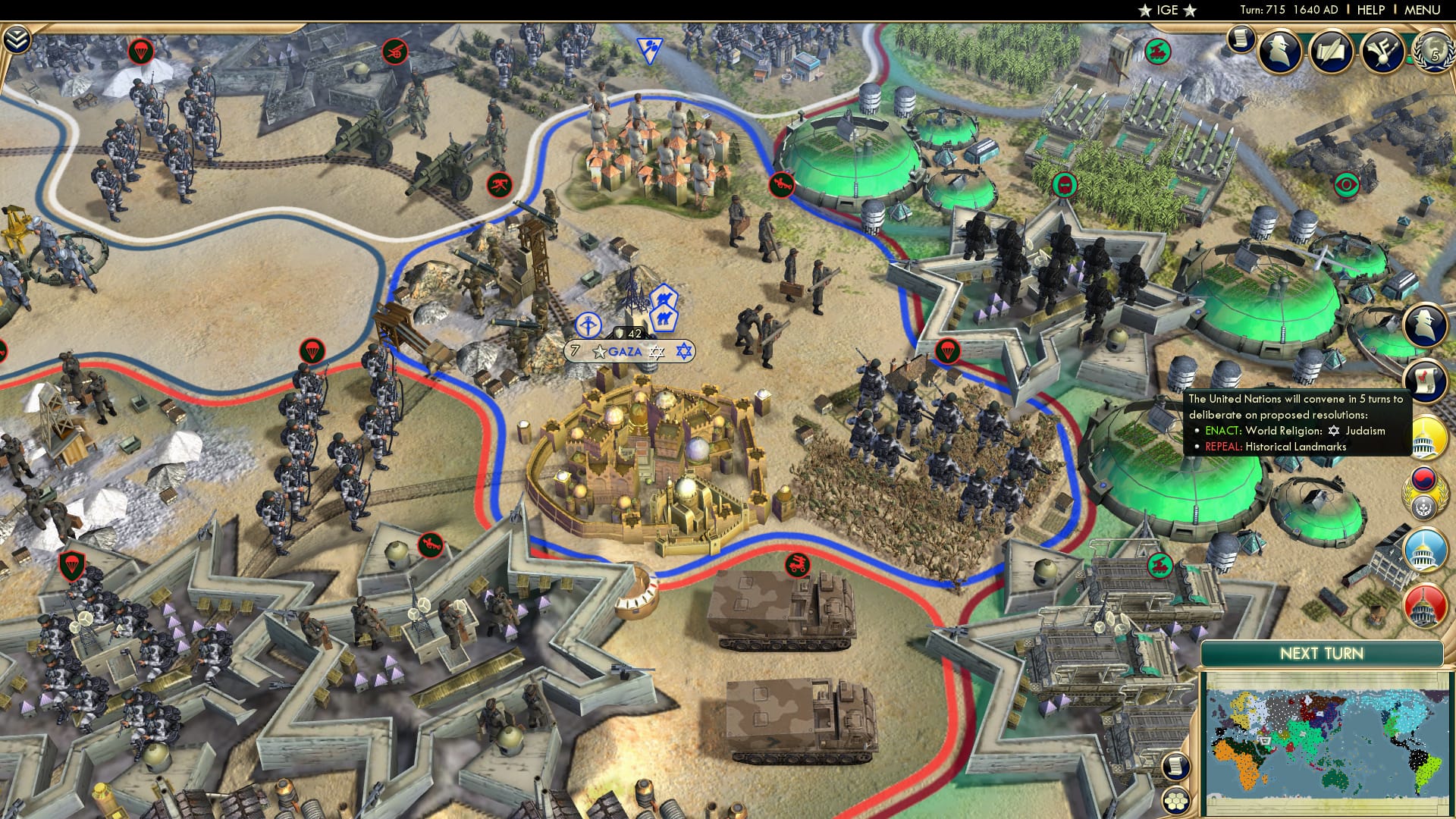Open the red trade route scroll notification
The image size is (1456, 819).
click(x=1427, y=378)
